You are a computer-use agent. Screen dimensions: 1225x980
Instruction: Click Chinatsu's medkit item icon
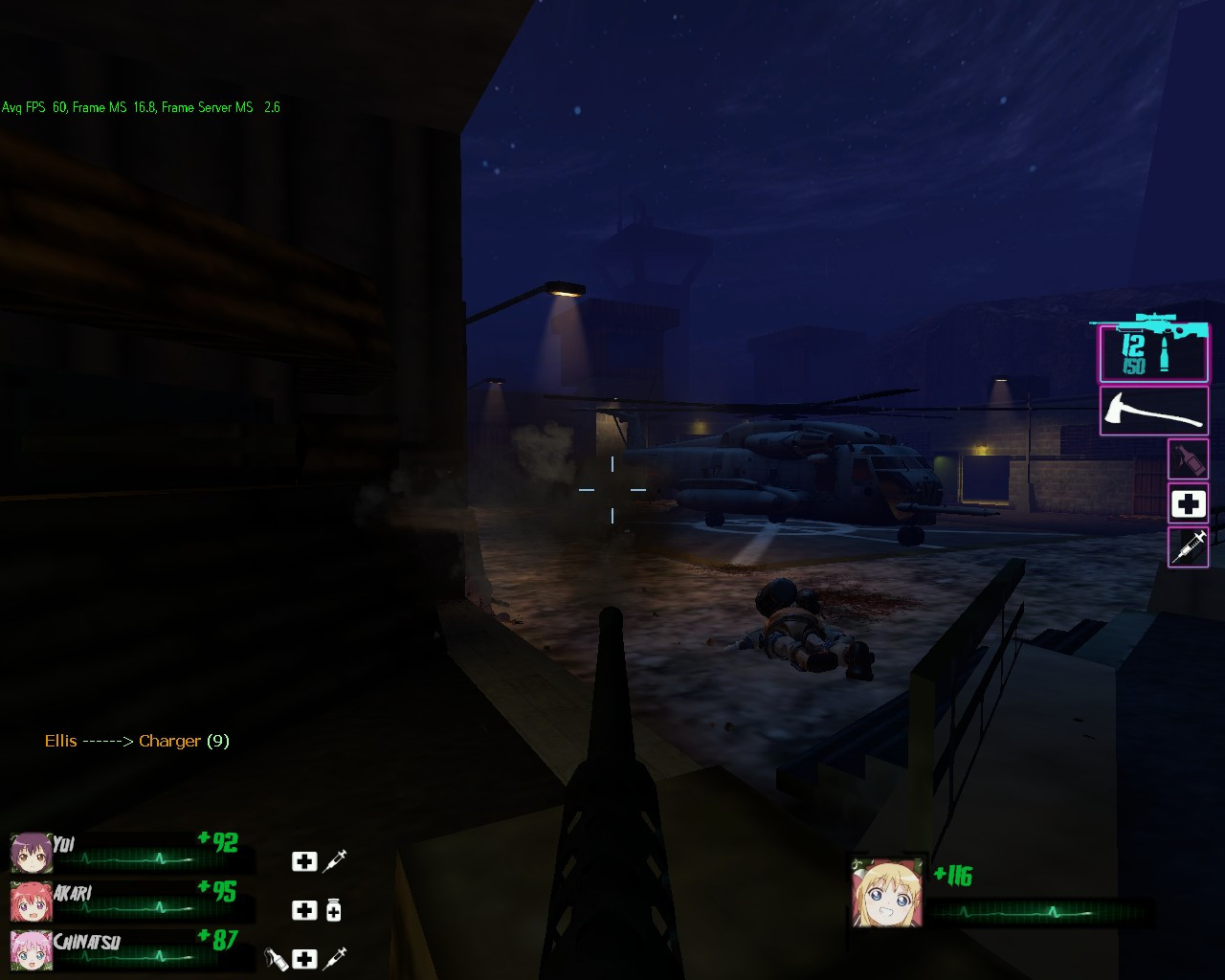pos(303,959)
